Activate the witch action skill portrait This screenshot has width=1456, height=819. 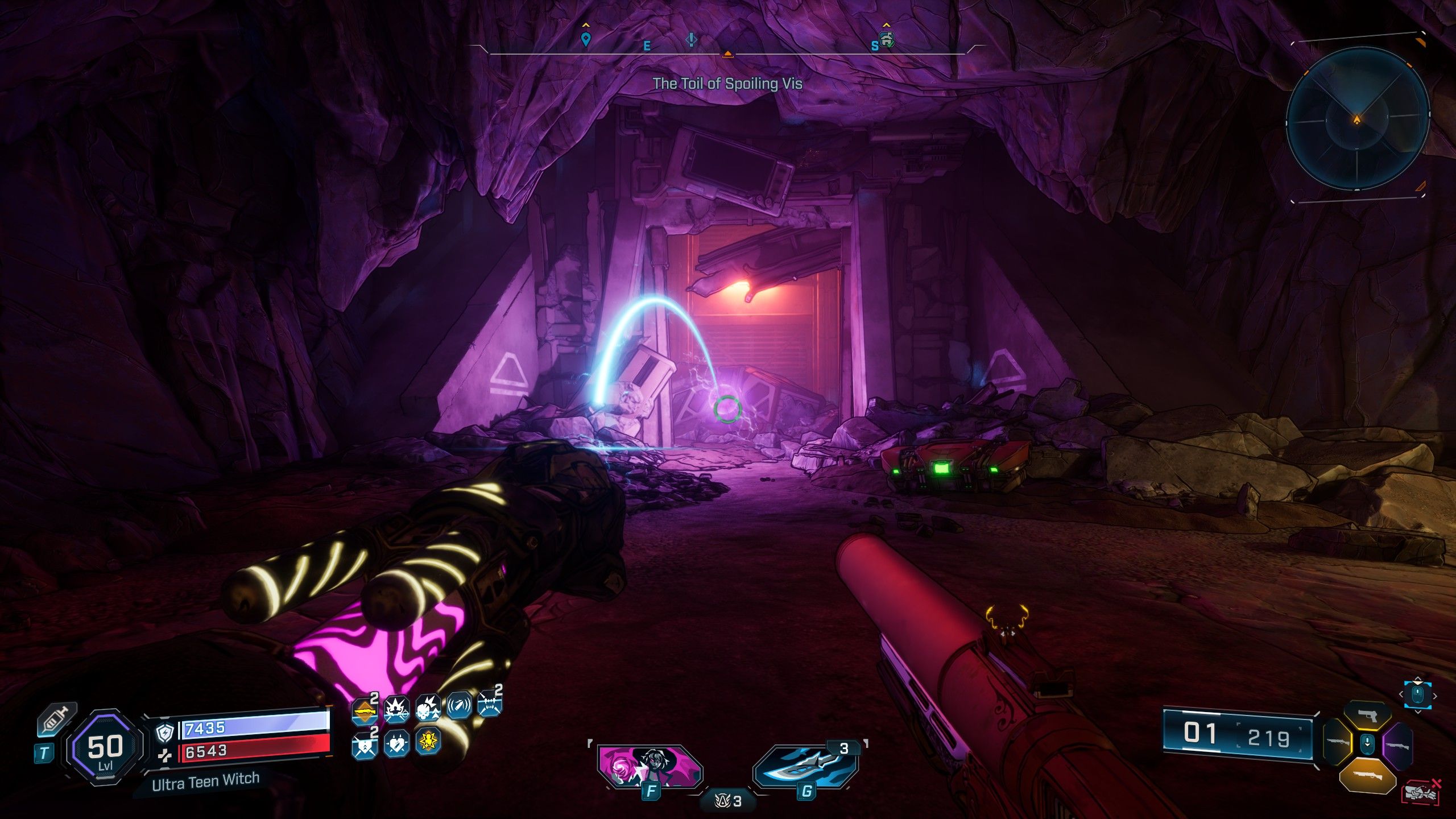click(x=650, y=766)
